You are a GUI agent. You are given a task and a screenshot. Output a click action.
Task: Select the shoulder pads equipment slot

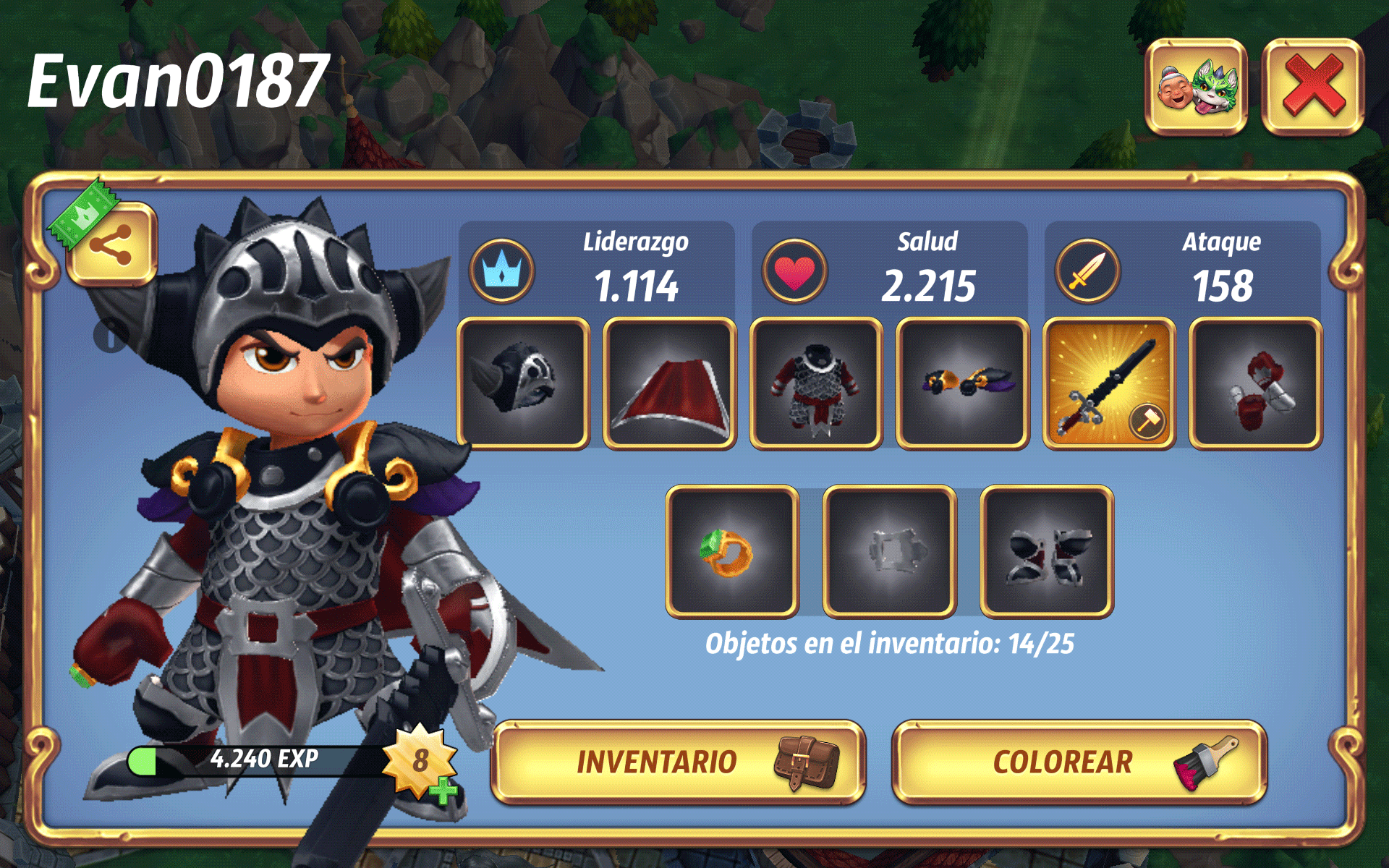click(x=962, y=383)
